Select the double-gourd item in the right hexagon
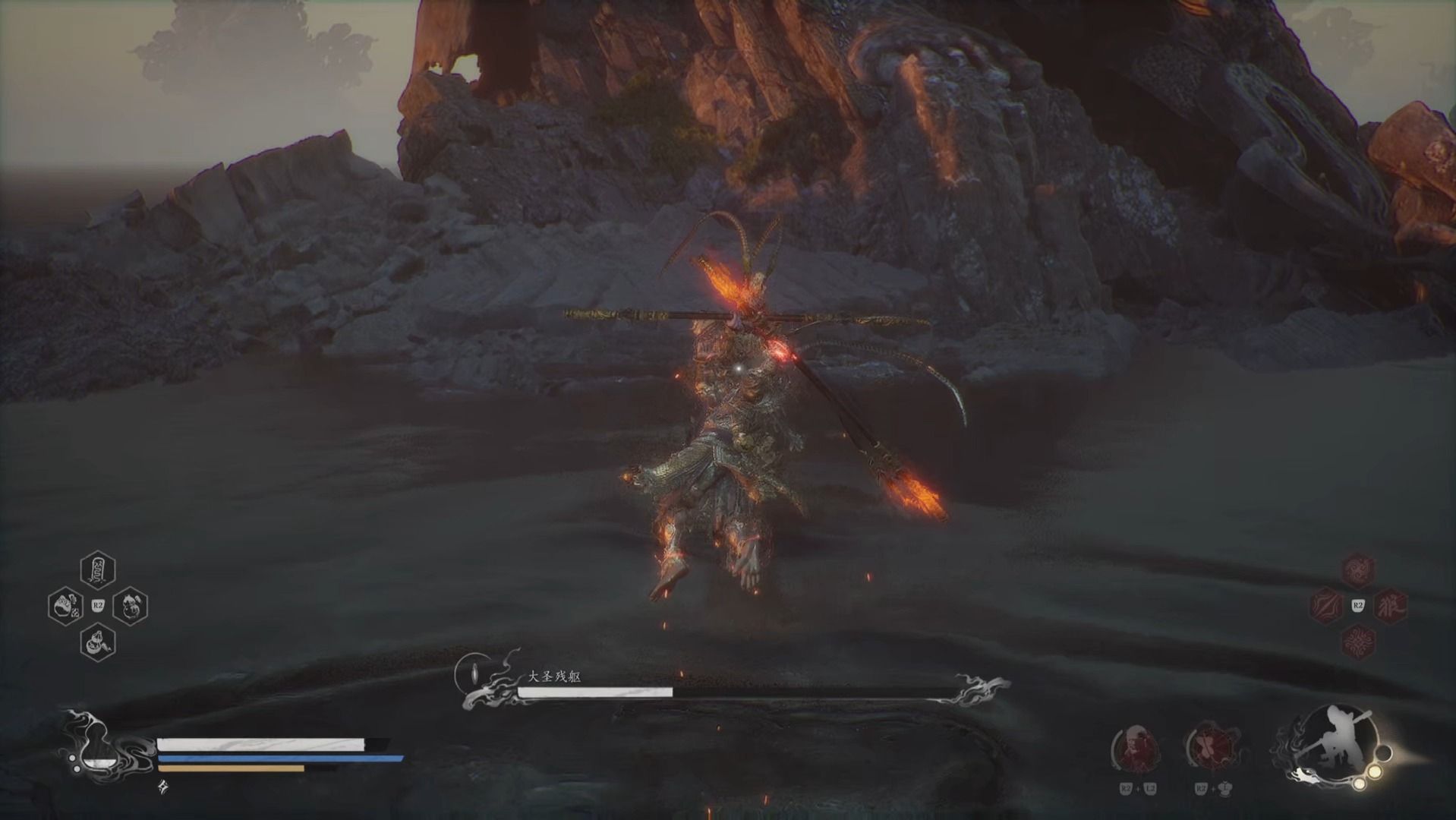 130,606
